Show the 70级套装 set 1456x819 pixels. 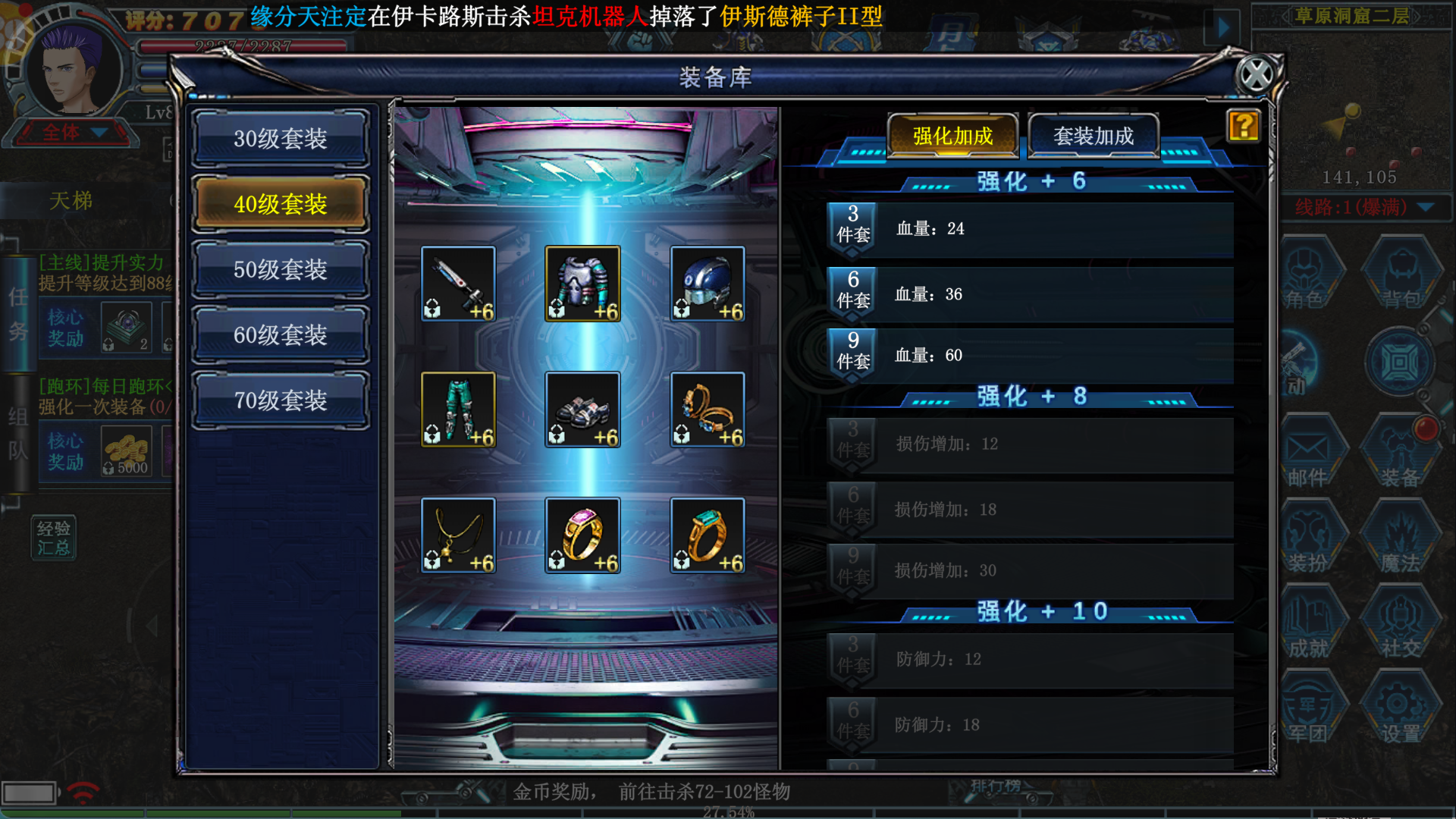pyautogui.click(x=281, y=400)
